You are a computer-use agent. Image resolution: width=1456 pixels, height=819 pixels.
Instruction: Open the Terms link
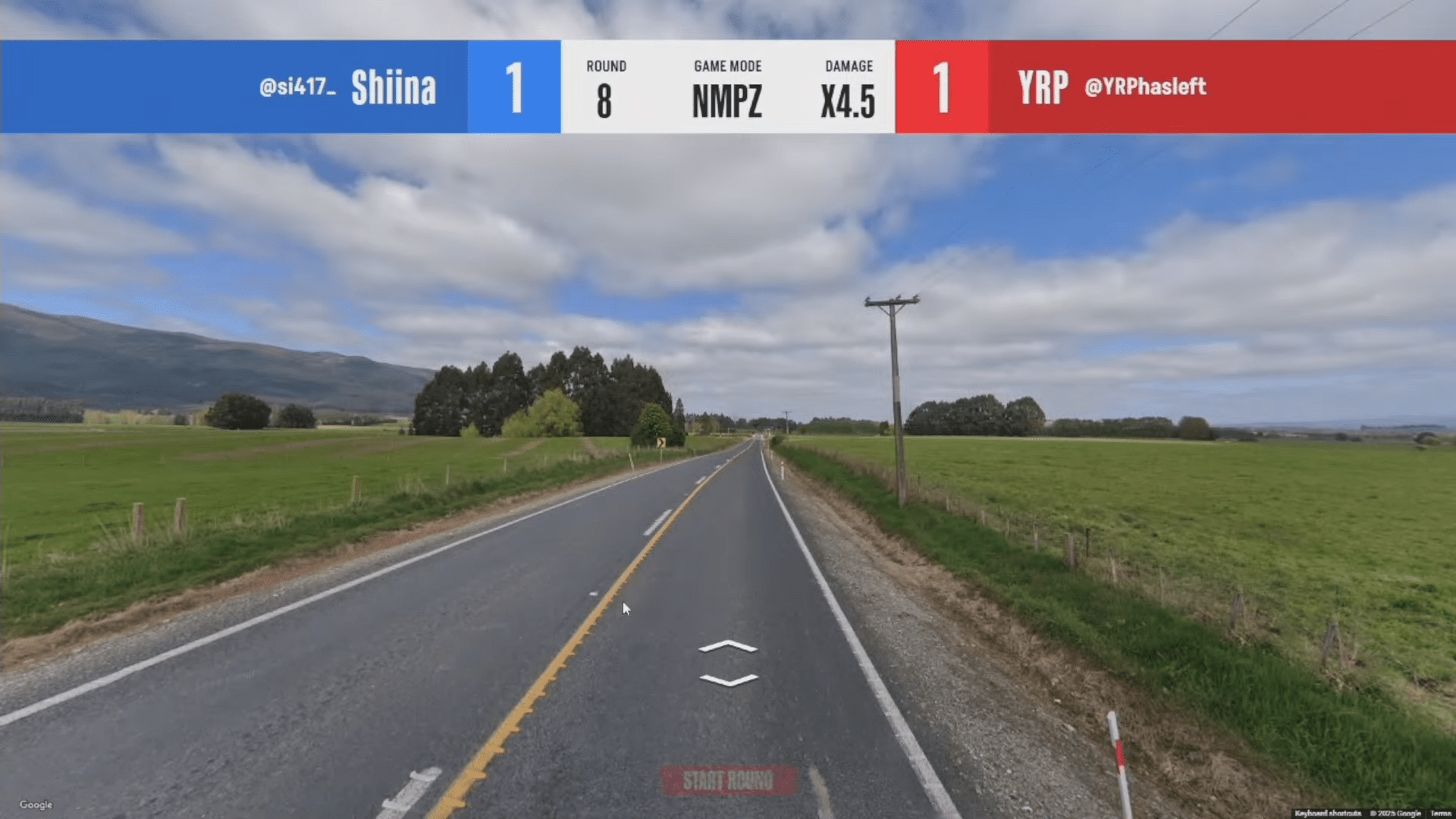(x=1441, y=813)
